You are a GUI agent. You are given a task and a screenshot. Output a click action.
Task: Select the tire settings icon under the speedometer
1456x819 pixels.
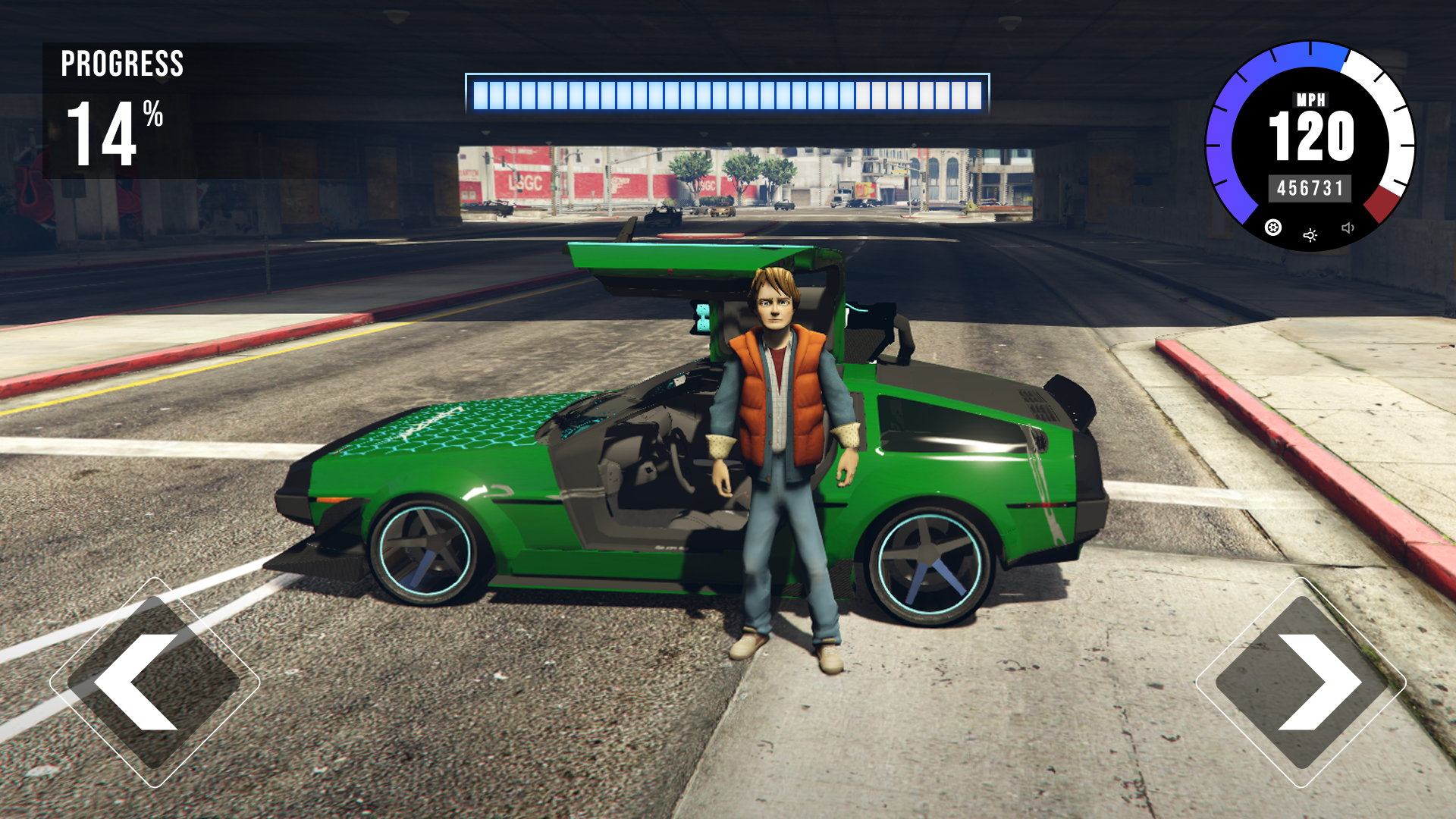coord(1272,229)
